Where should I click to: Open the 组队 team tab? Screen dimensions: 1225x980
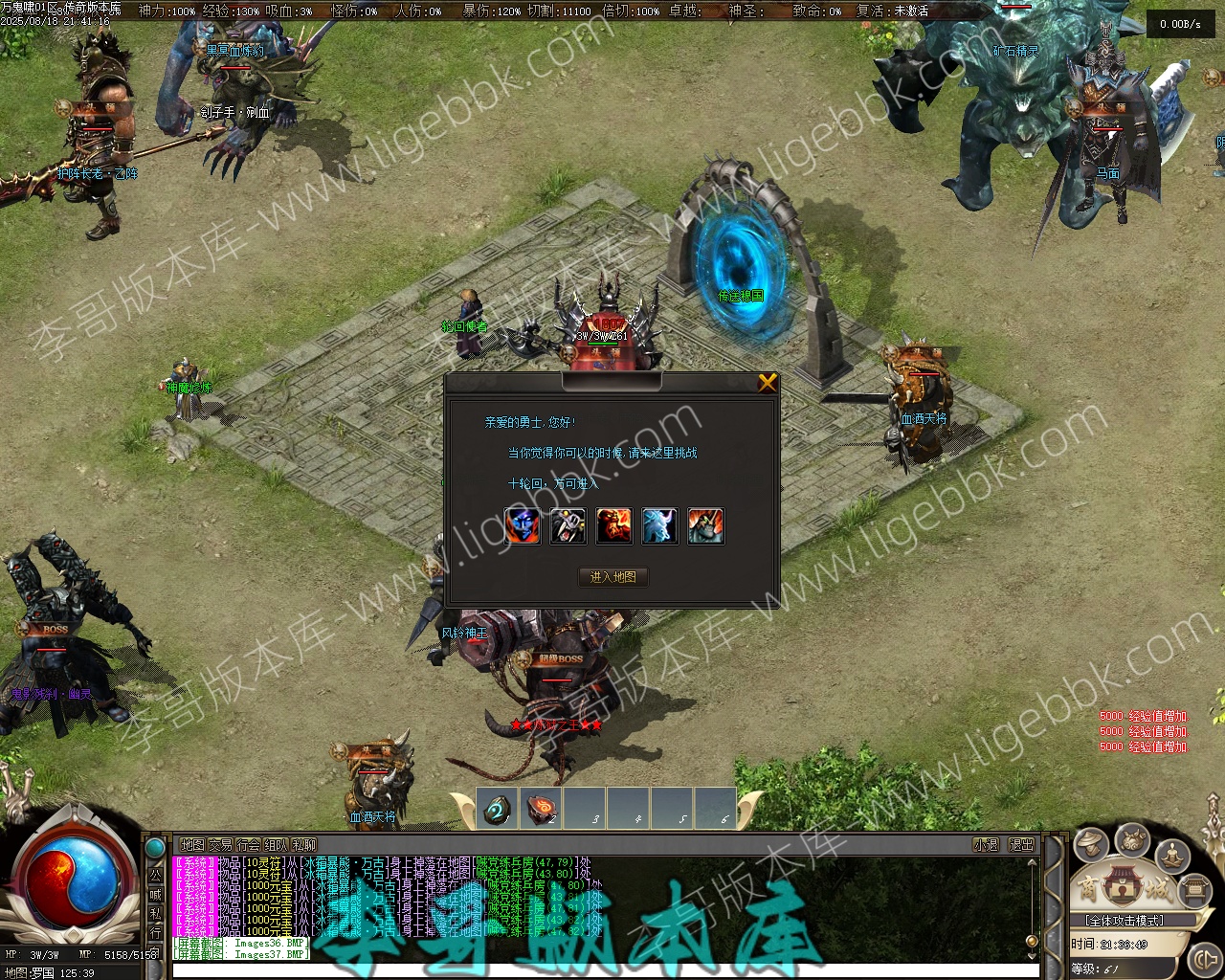[276, 845]
